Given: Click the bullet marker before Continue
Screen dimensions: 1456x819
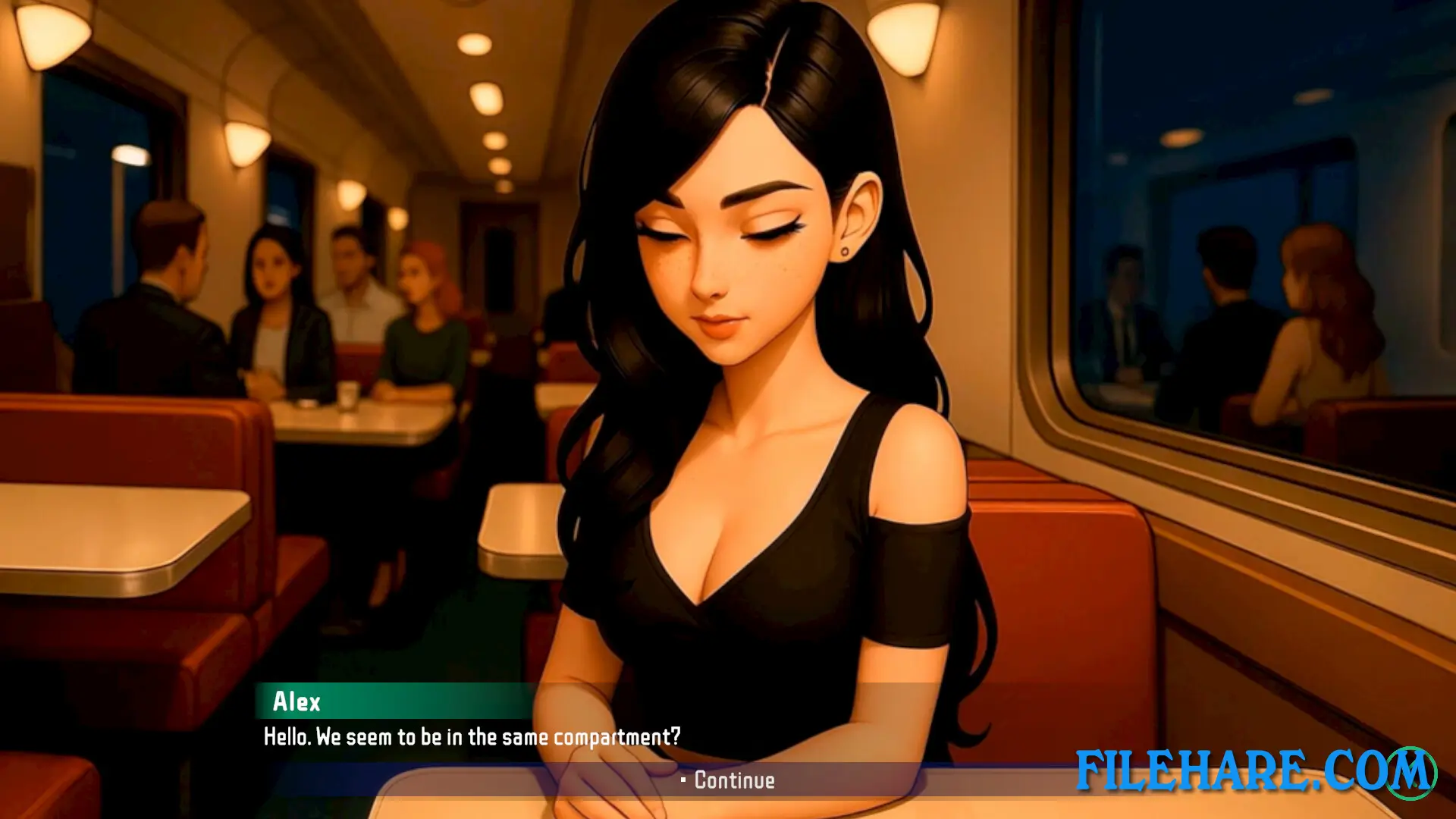Looking at the screenshot, I should [686, 781].
